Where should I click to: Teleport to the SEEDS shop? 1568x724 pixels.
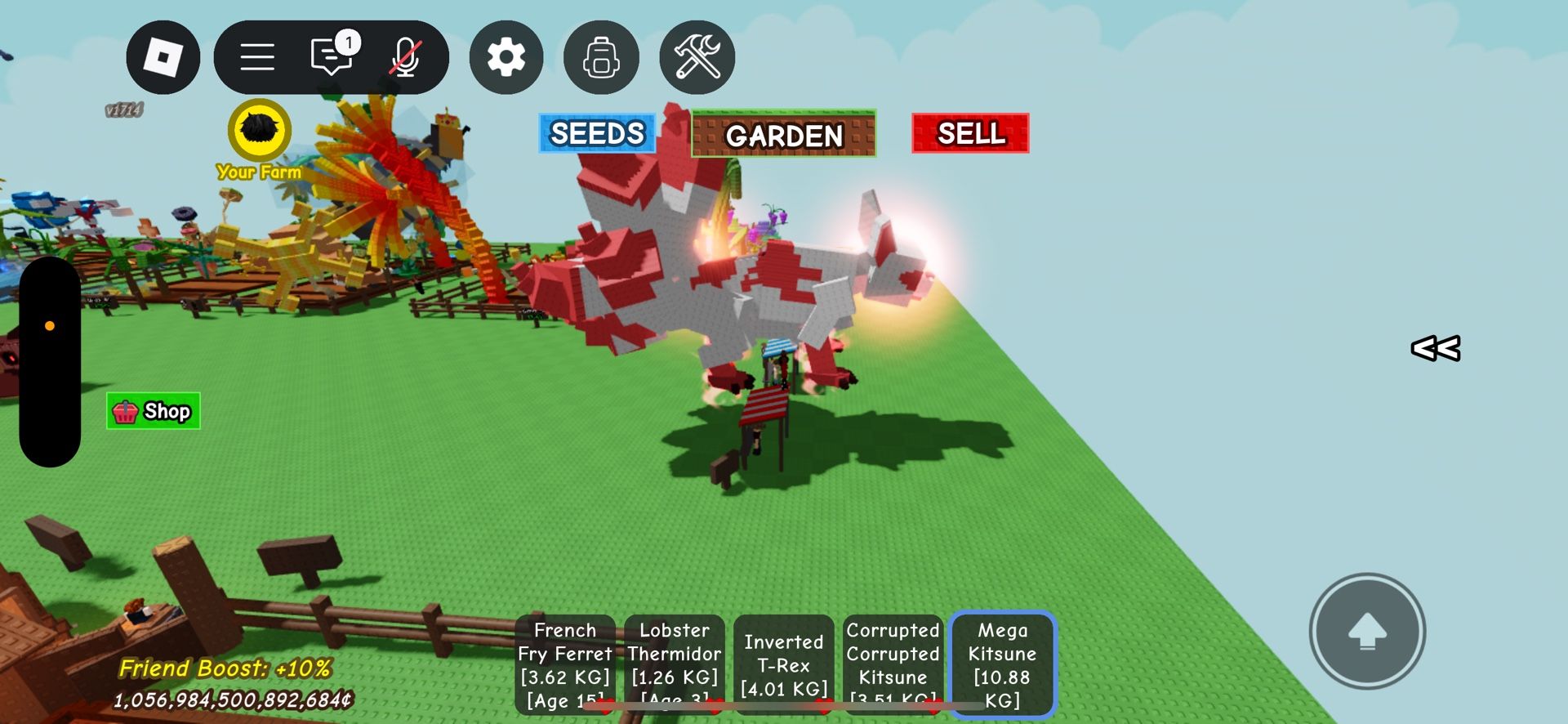click(x=597, y=133)
